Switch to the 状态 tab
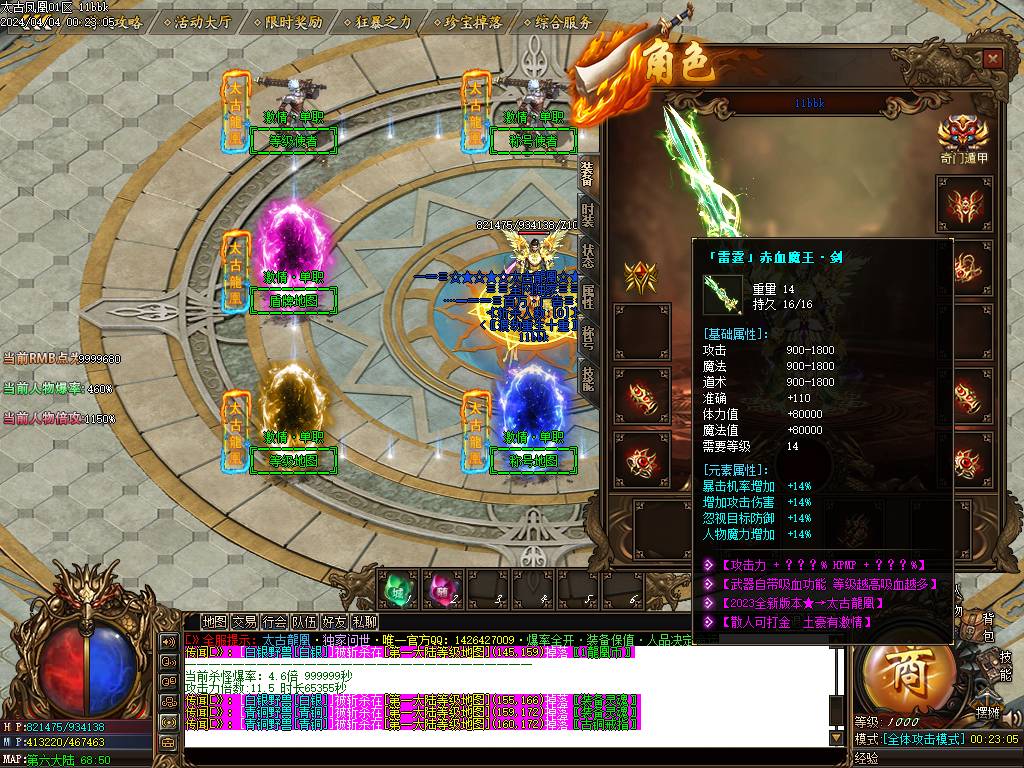This screenshot has height=768, width=1024. (588, 255)
